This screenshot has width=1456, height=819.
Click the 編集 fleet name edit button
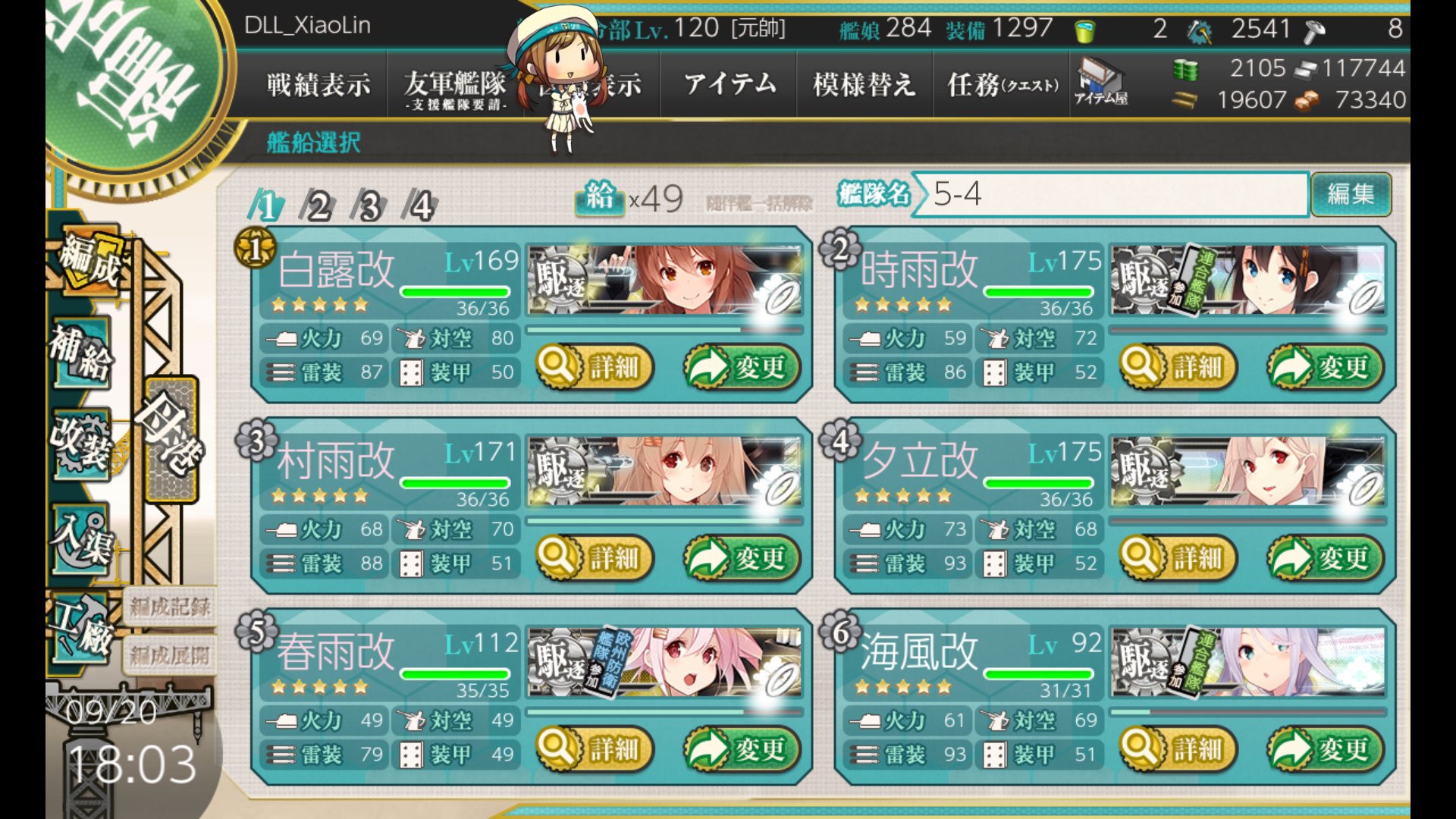(1351, 194)
